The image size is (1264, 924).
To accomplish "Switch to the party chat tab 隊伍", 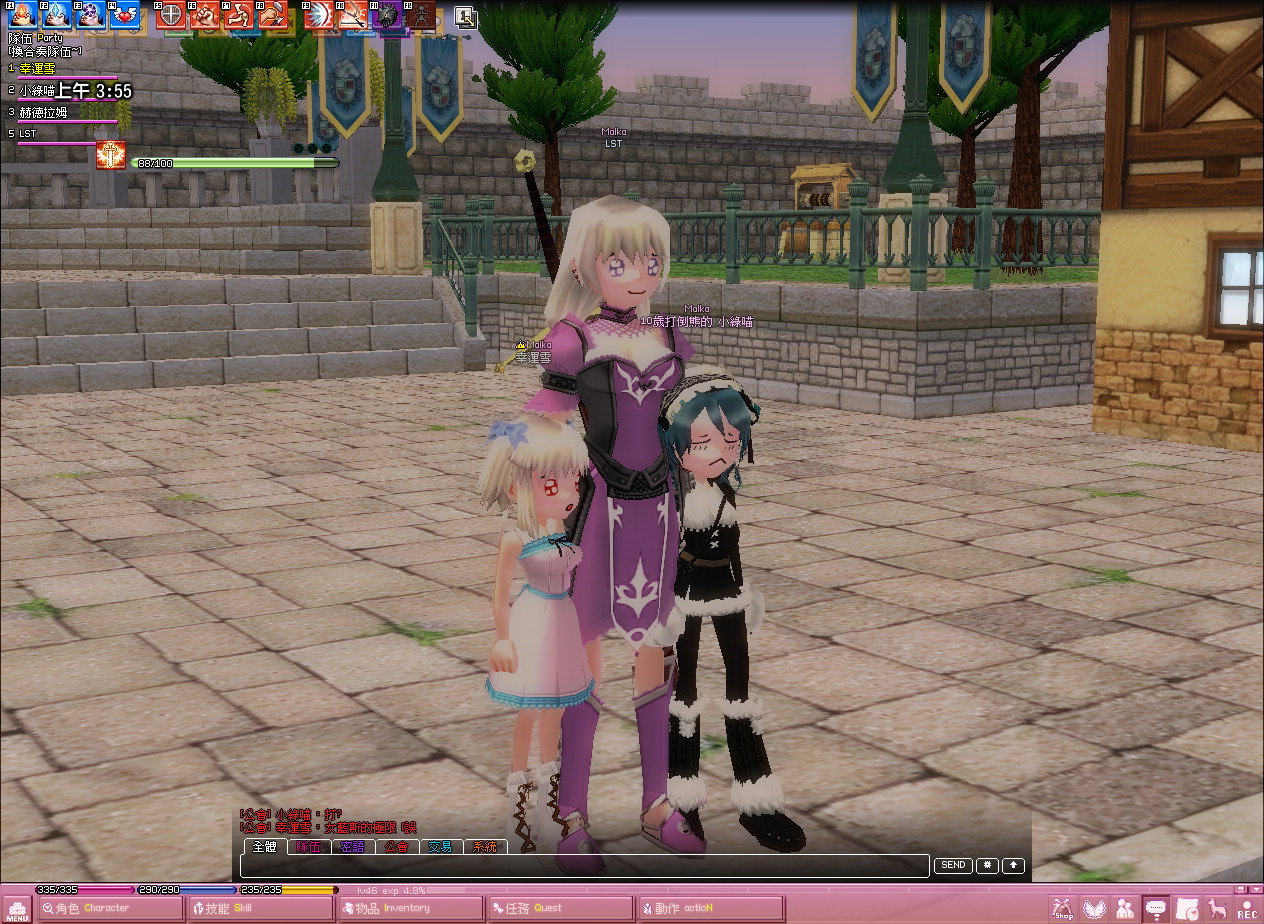I will 309,847.
